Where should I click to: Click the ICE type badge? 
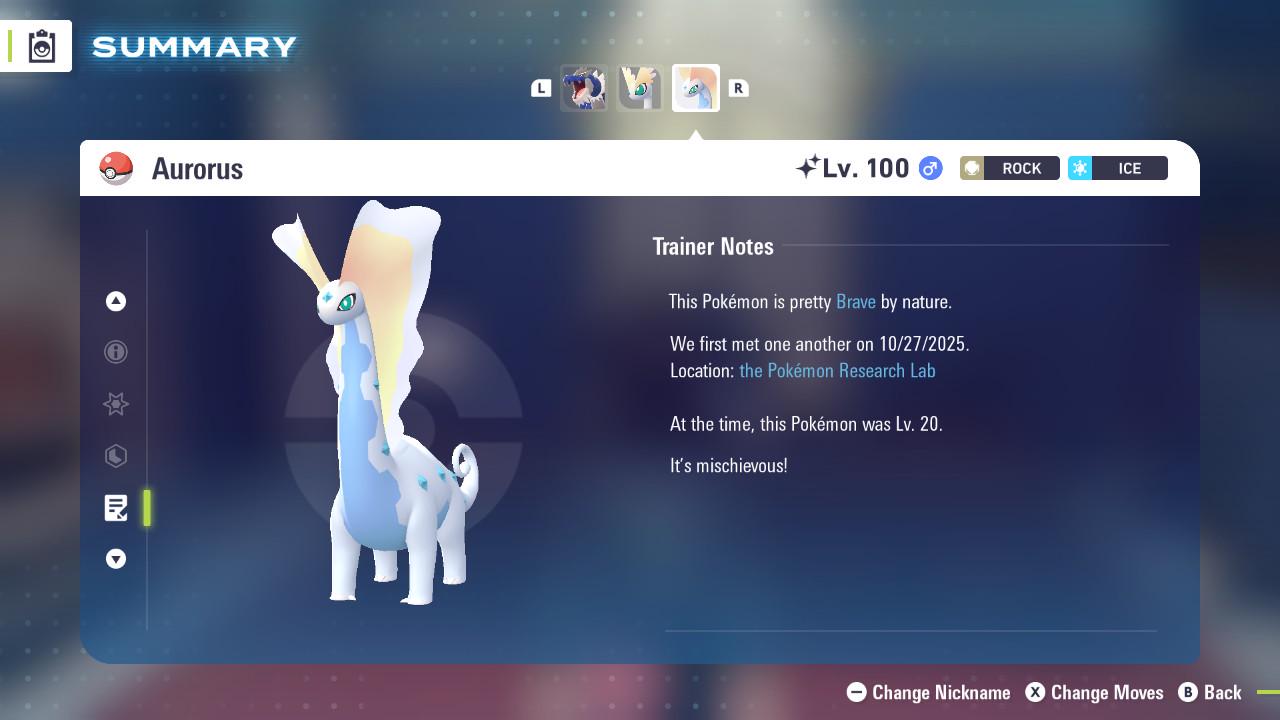1118,168
